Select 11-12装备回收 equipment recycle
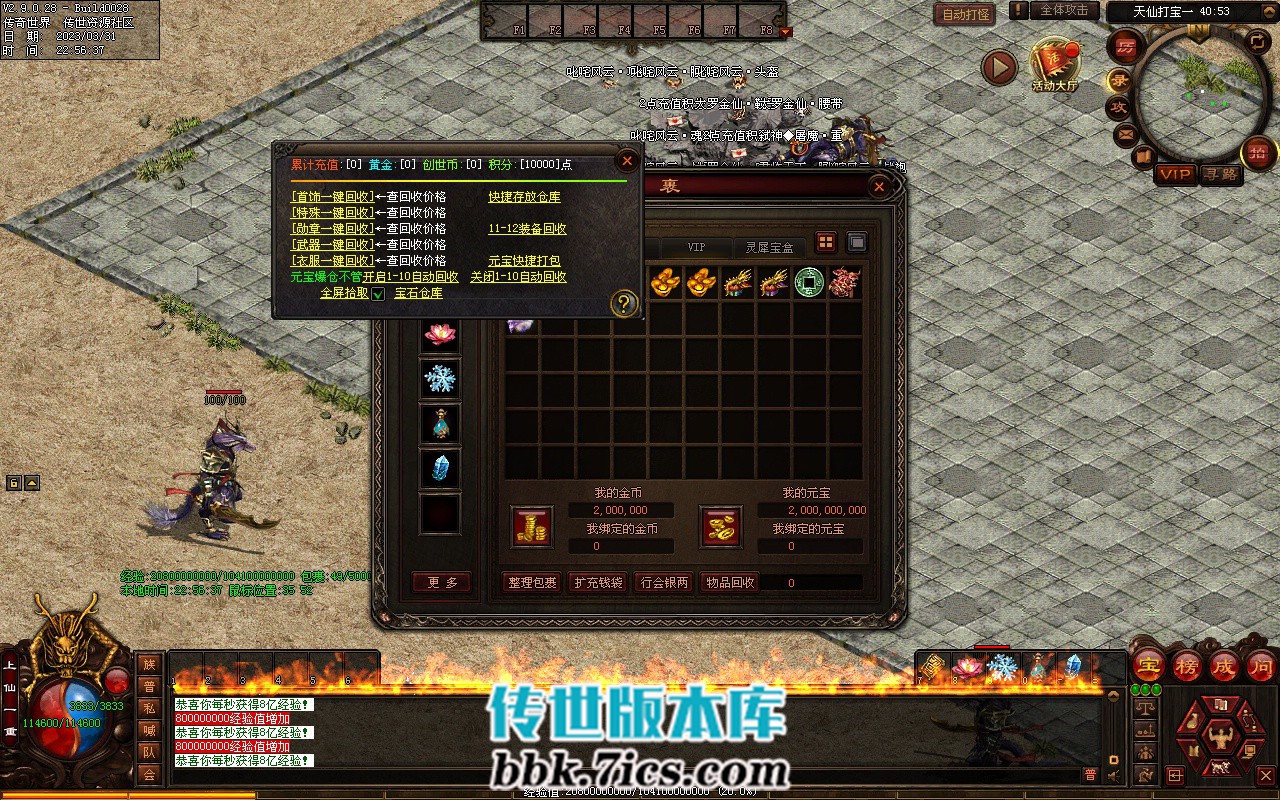The height and width of the screenshot is (800, 1280). 527,229
